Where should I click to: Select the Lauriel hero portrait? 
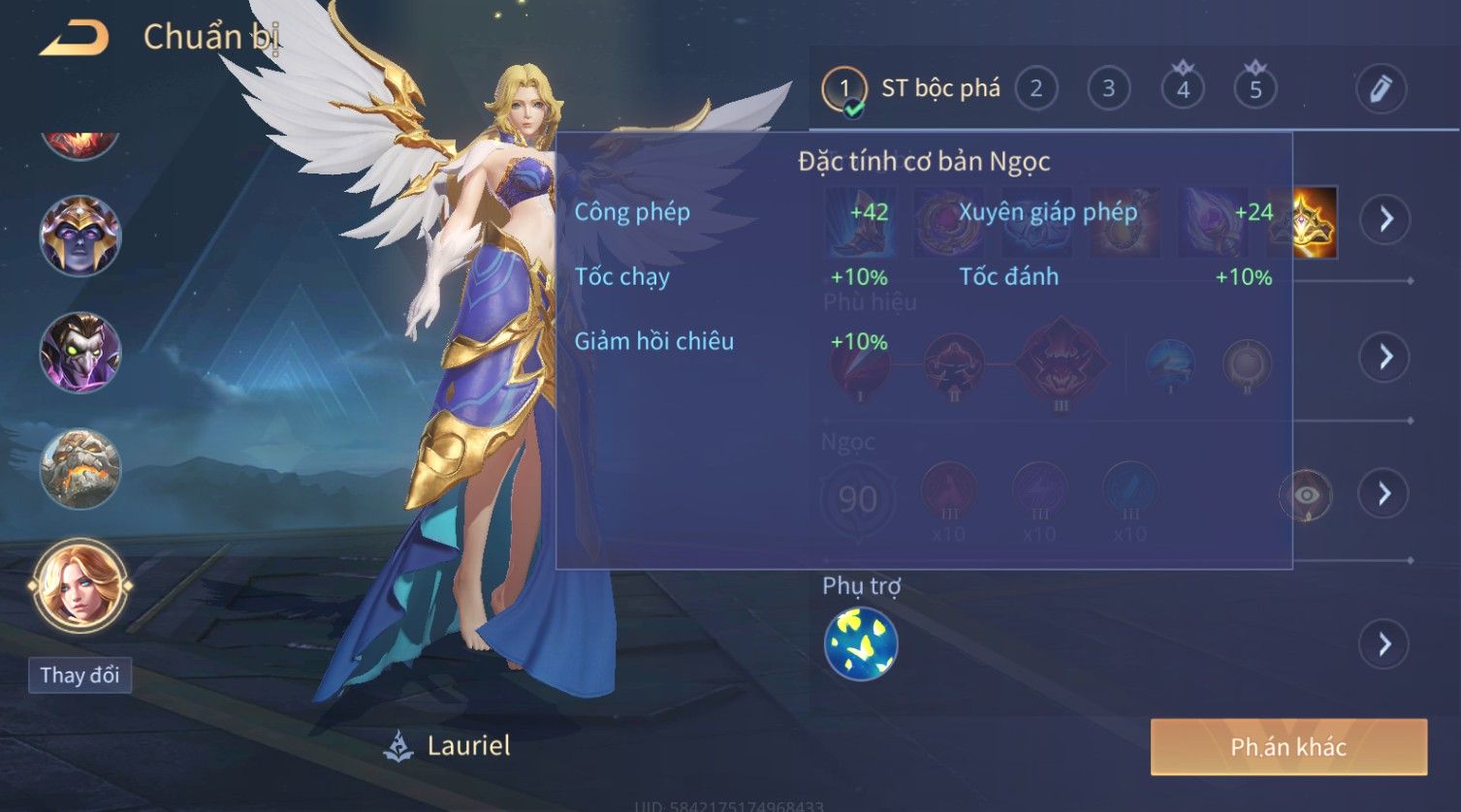pyautogui.click(x=79, y=585)
